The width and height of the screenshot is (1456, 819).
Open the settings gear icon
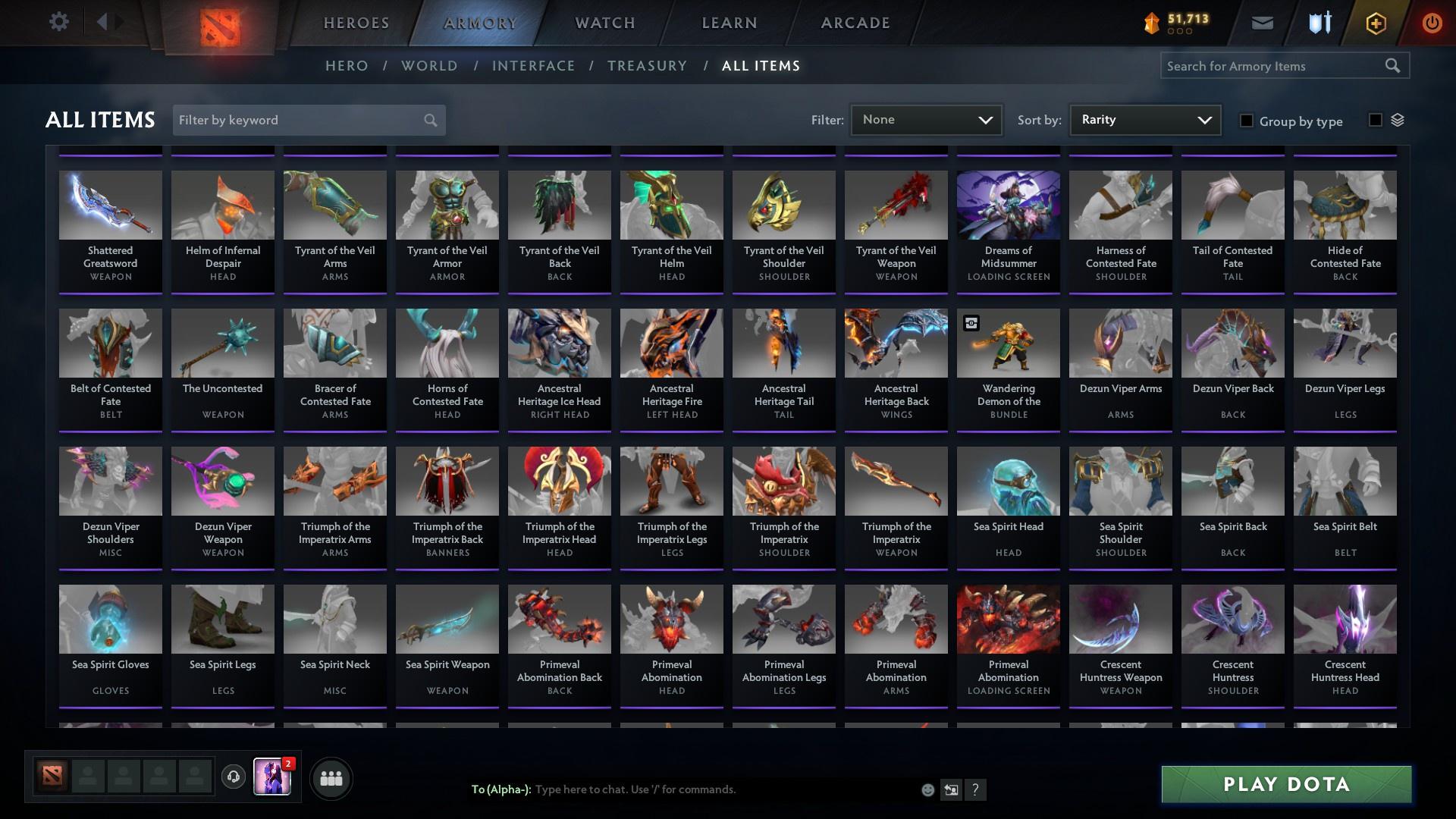[59, 21]
